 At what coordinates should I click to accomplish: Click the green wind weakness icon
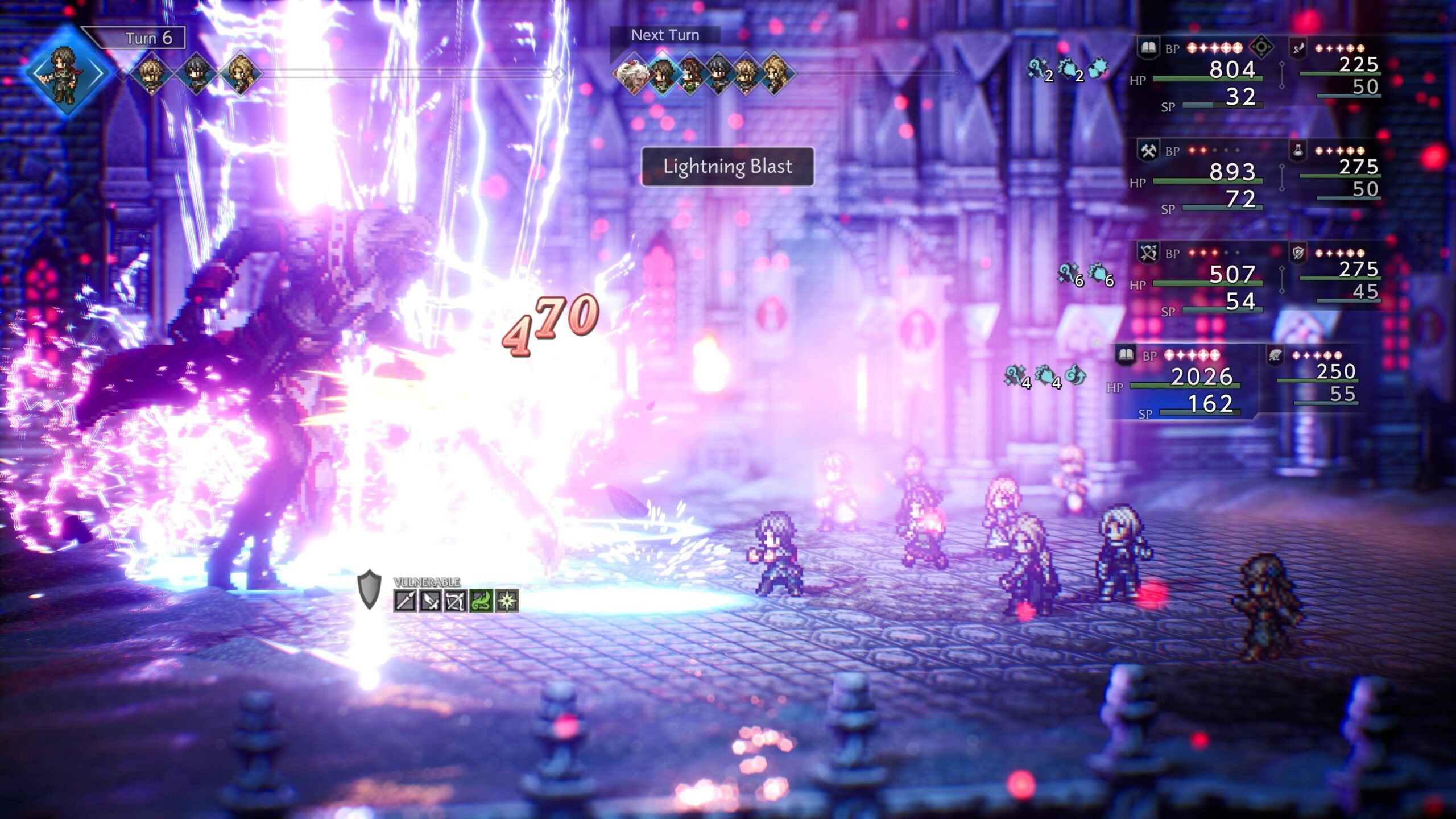[481, 601]
